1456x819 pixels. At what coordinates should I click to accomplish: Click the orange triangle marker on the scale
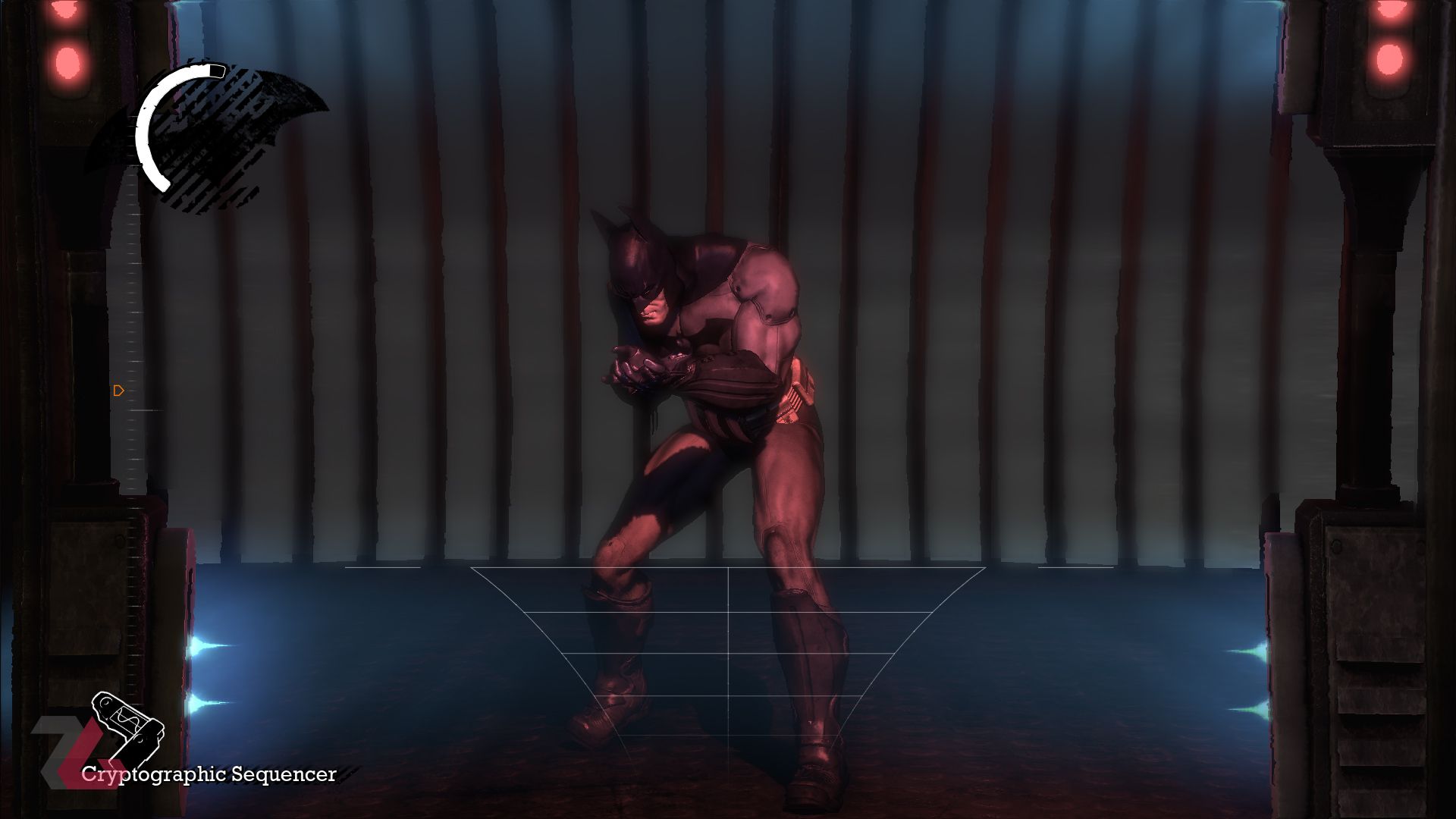pyautogui.click(x=118, y=391)
